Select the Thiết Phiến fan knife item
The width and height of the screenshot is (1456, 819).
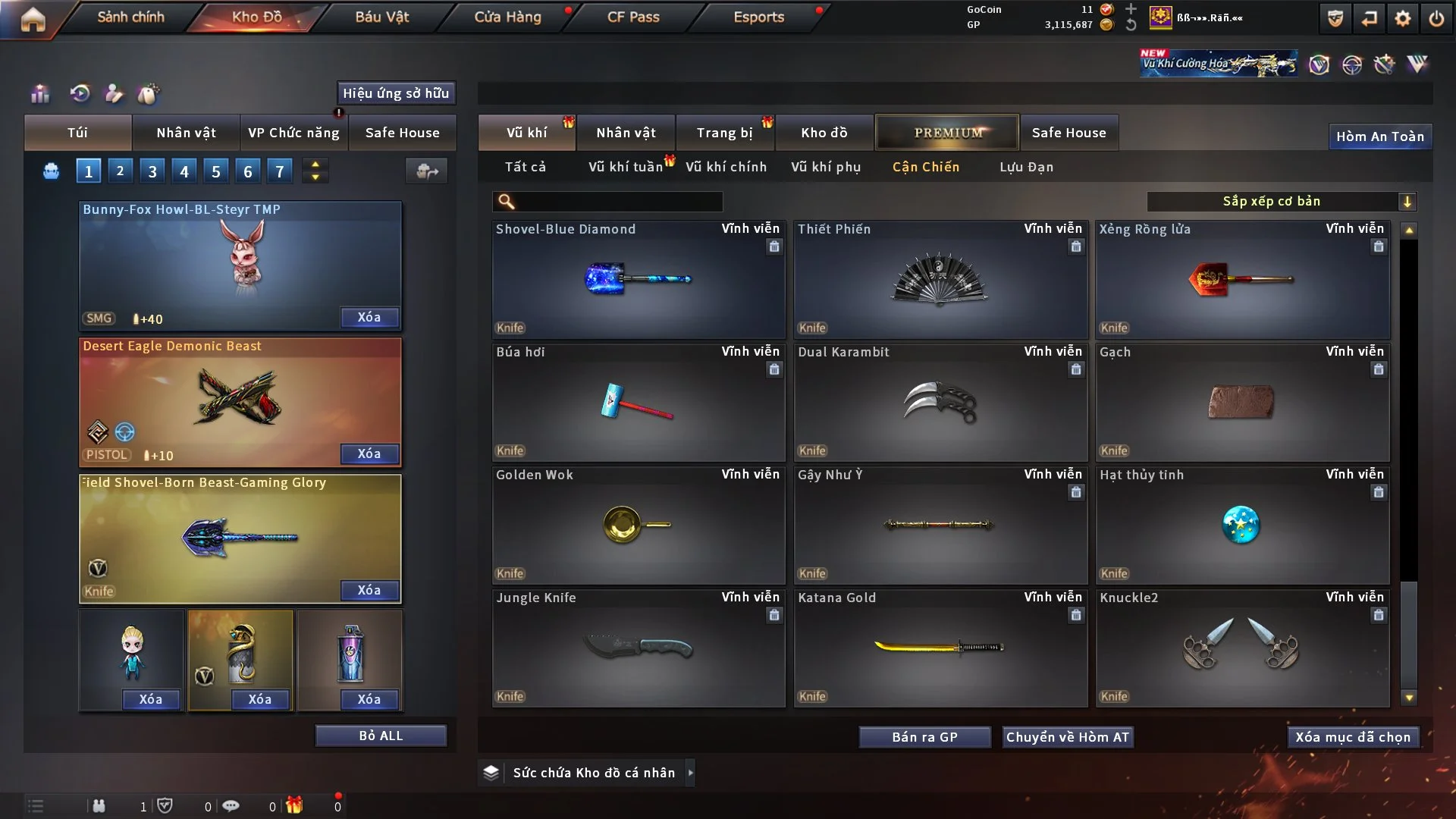point(940,280)
